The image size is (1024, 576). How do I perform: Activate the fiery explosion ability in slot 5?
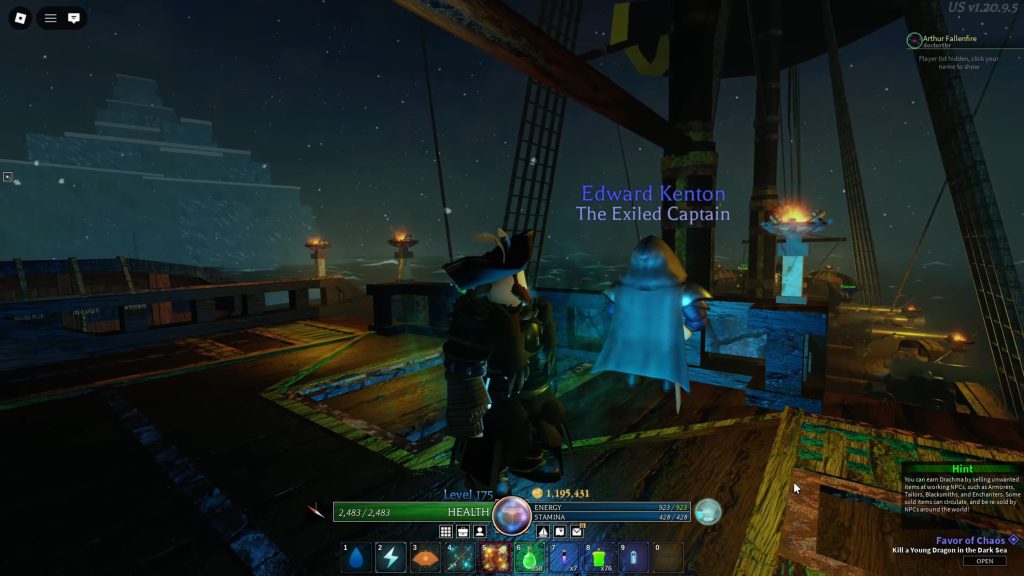click(494, 557)
